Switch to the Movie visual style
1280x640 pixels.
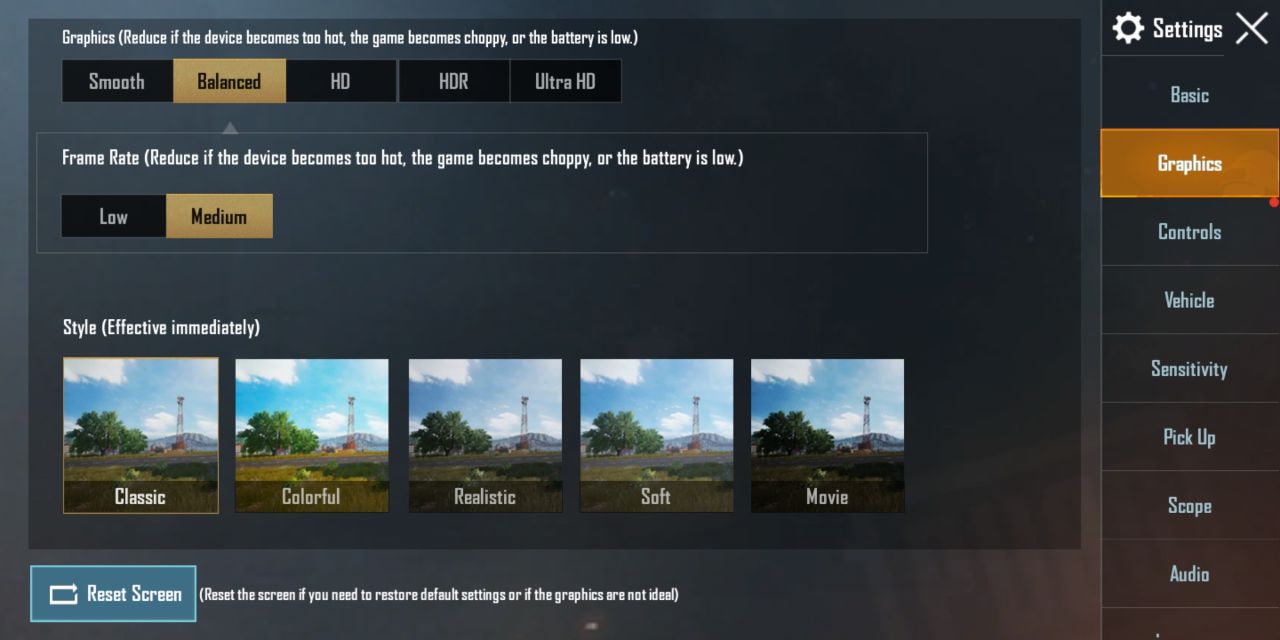click(x=827, y=435)
